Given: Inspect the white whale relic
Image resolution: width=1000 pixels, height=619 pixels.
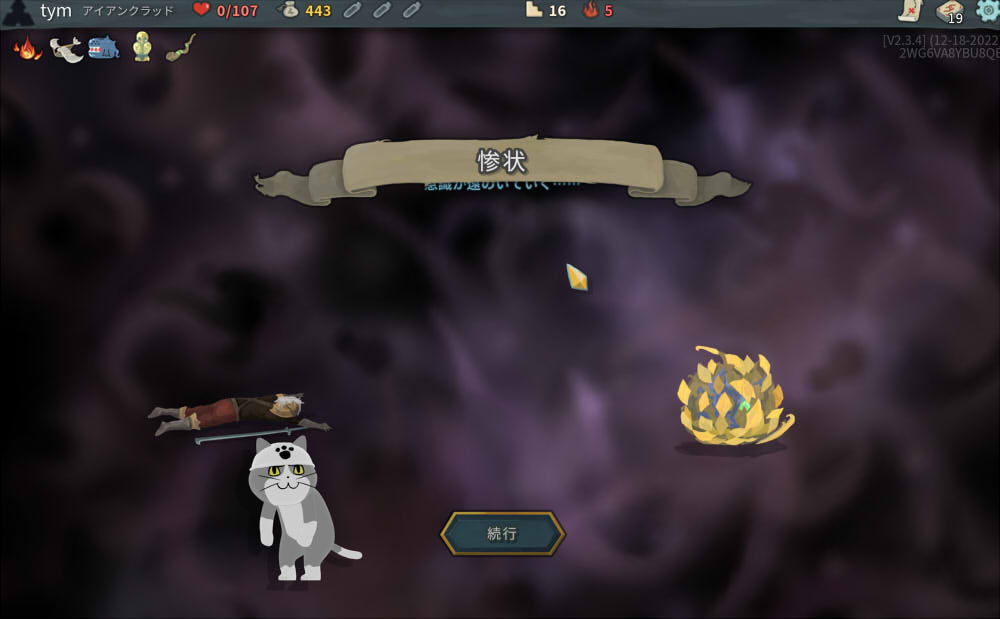Looking at the screenshot, I should coord(66,48).
